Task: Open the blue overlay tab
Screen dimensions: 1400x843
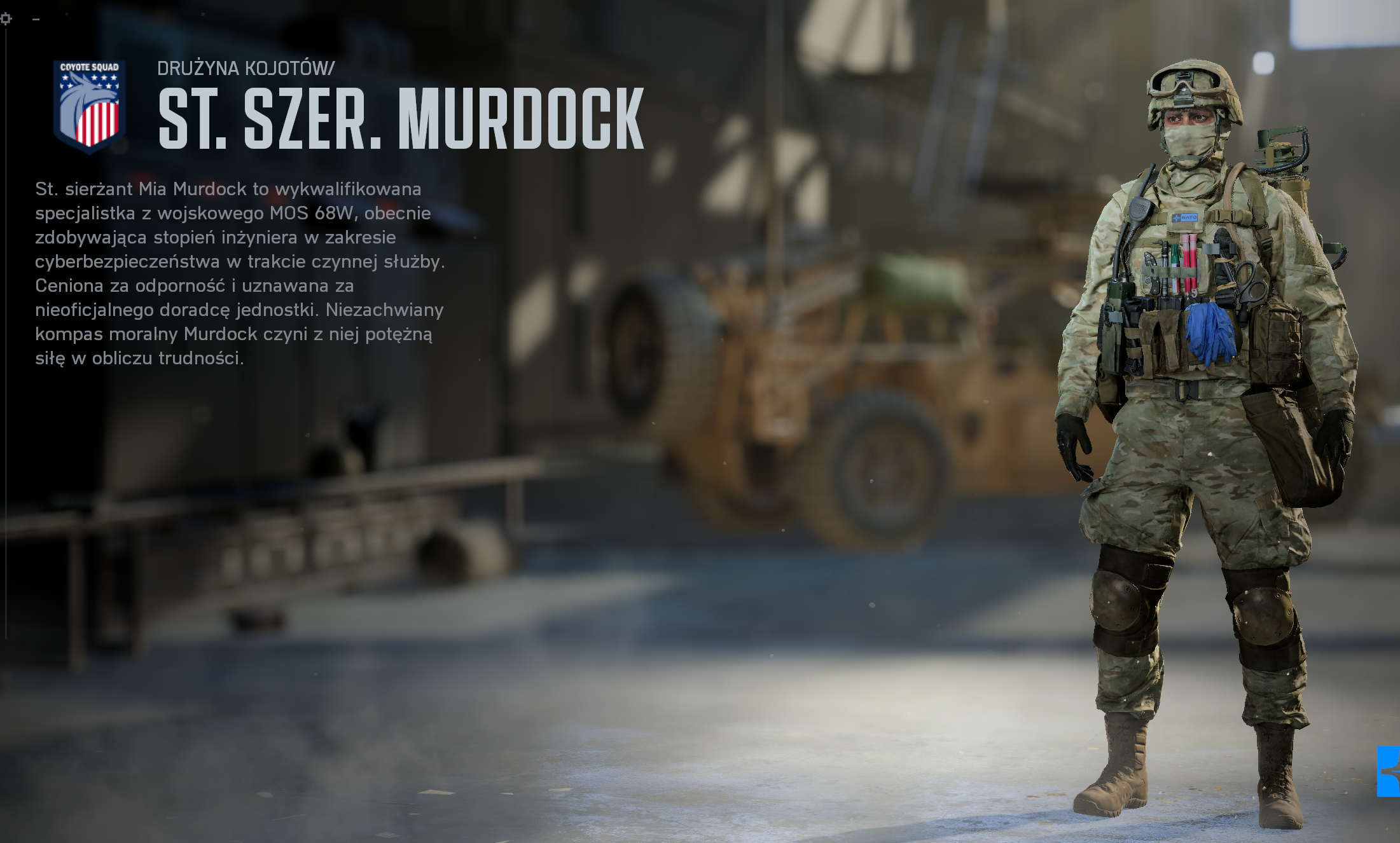Action: [x=1389, y=771]
